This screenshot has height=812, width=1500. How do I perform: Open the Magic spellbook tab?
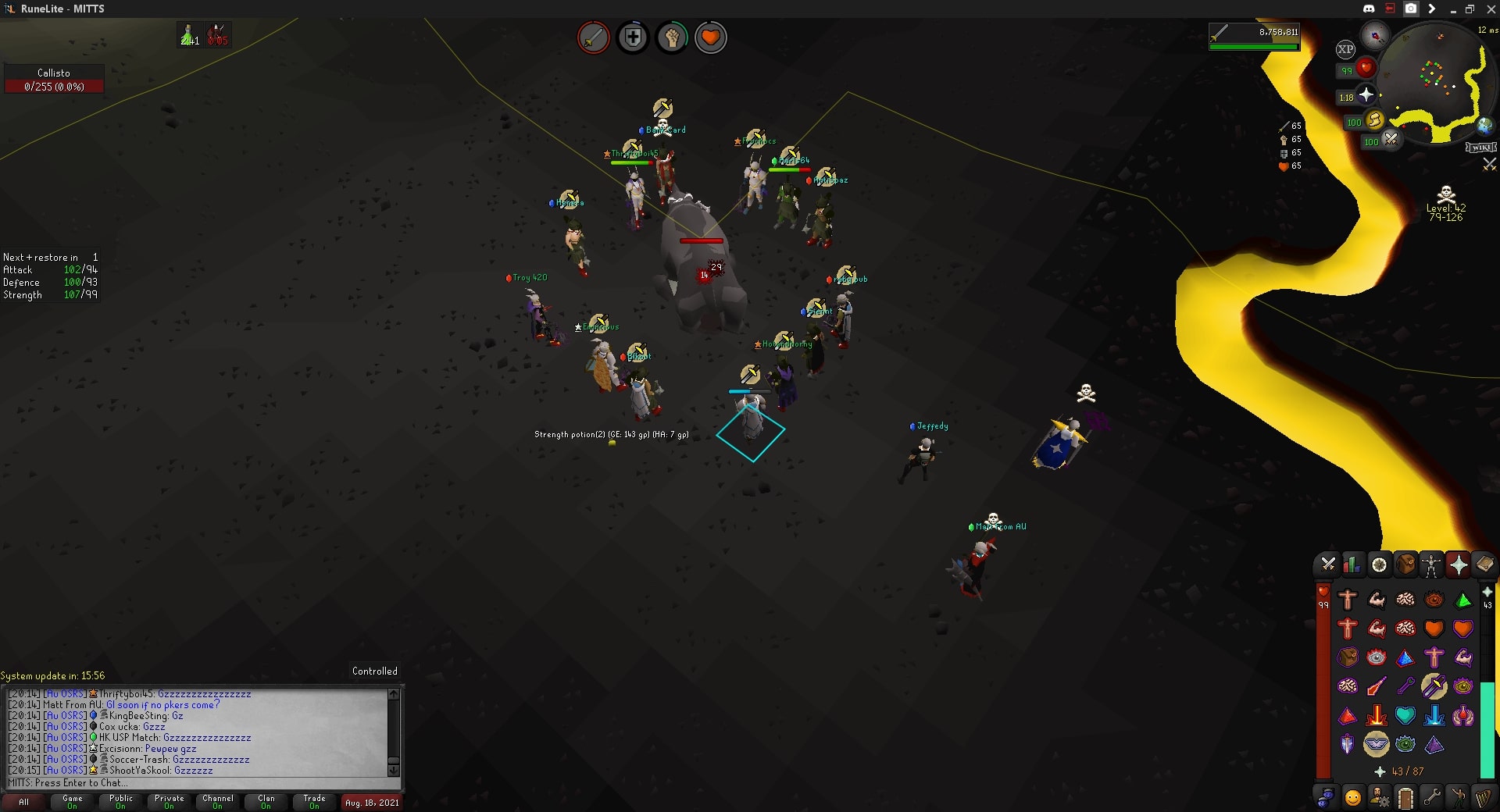(1486, 564)
